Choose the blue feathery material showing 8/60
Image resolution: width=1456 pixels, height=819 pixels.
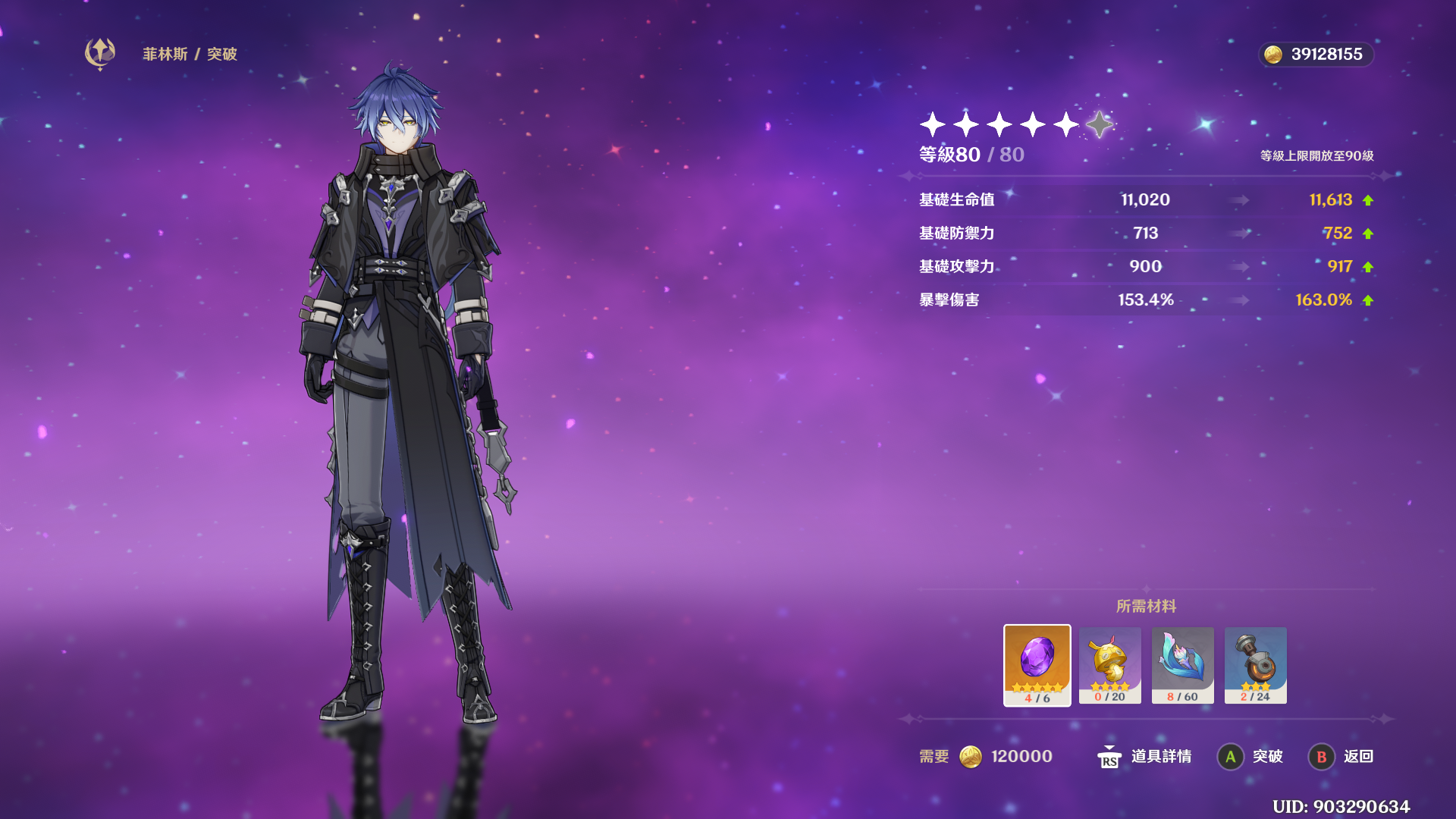[x=1182, y=664]
